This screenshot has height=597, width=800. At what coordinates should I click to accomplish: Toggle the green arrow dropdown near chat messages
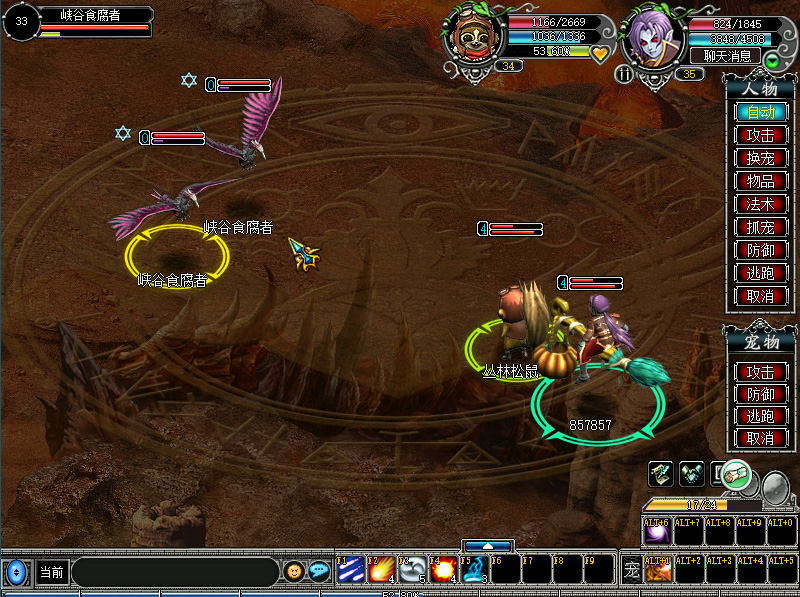tap(772, 60)
